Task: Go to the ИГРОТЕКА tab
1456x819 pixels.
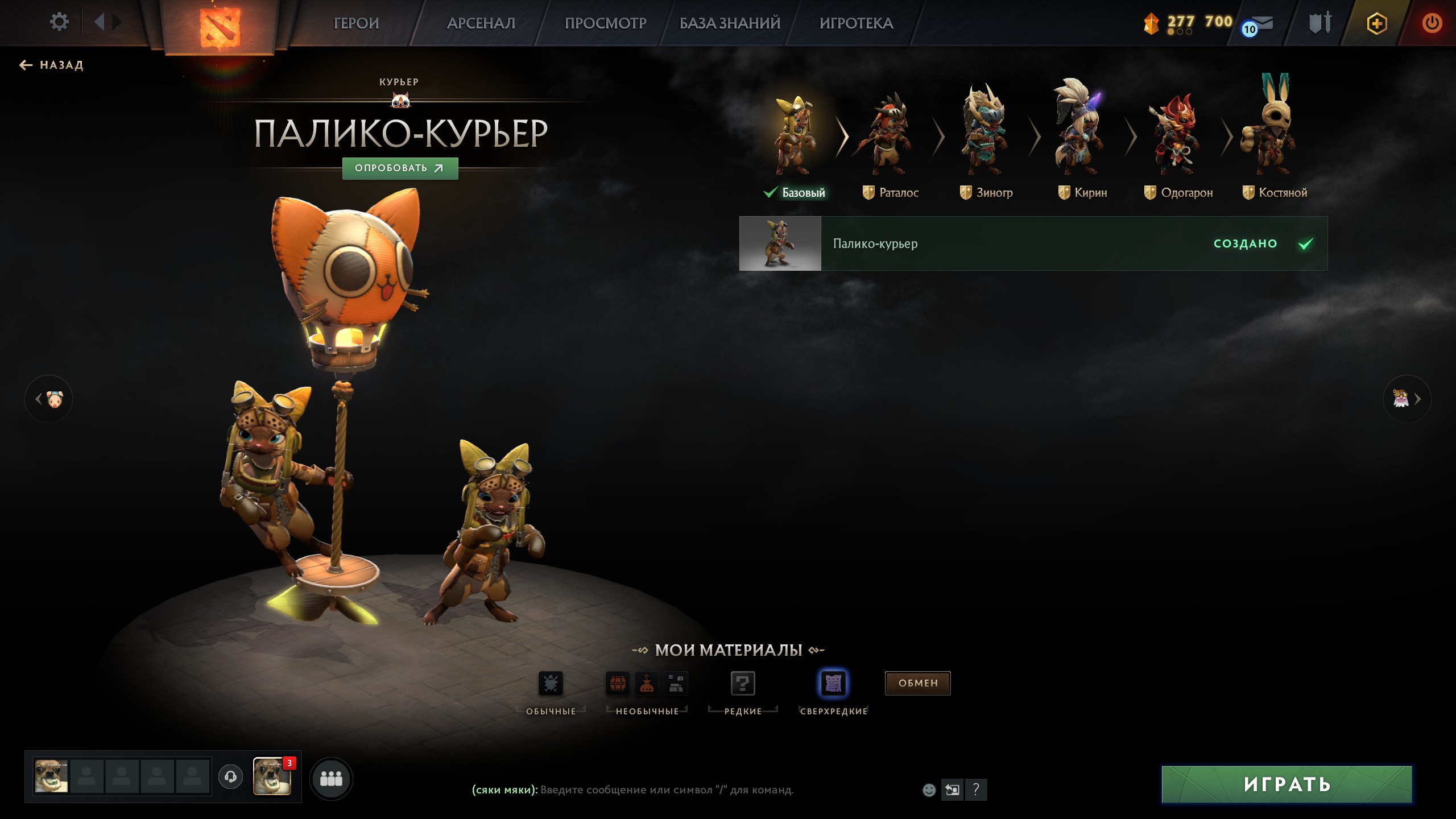Action: pyautogui.click(x=856, y=23)
